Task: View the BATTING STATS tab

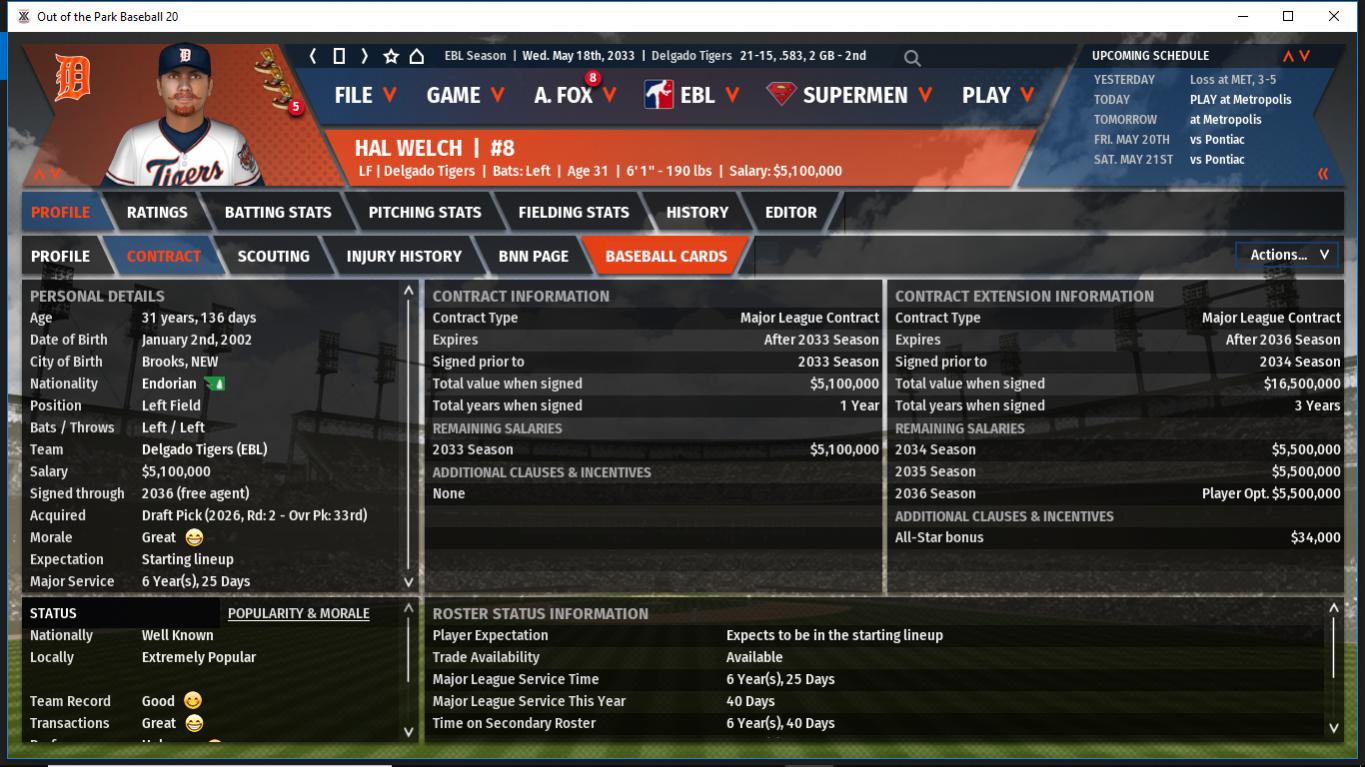Action: click(x=278, y=212)
